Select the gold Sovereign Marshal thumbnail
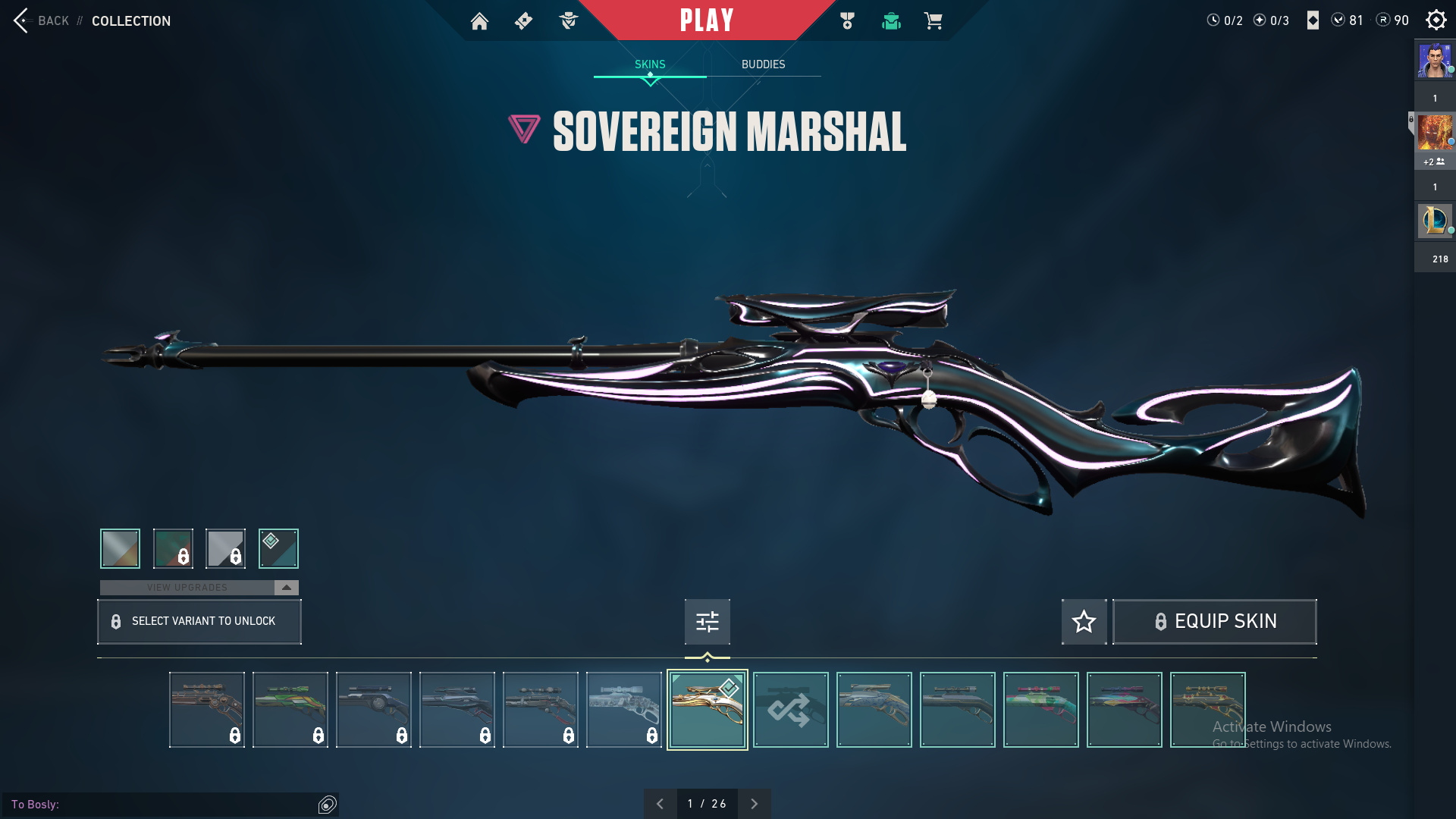 [x=707, y=710]
